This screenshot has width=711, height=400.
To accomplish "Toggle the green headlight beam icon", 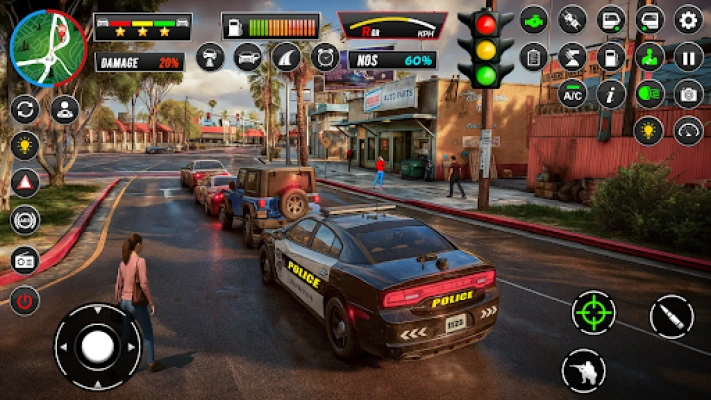I will (x=649, y=94).
